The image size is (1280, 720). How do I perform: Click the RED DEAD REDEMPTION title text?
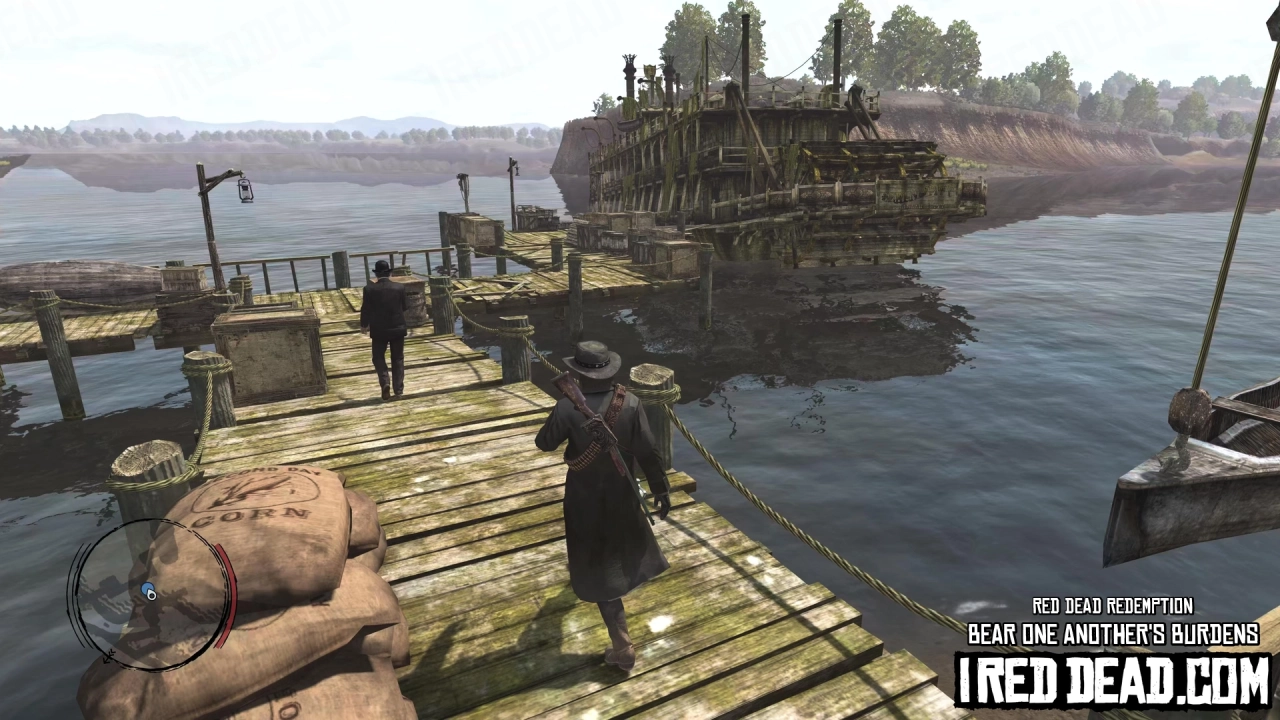click(x=1110, y=606)
